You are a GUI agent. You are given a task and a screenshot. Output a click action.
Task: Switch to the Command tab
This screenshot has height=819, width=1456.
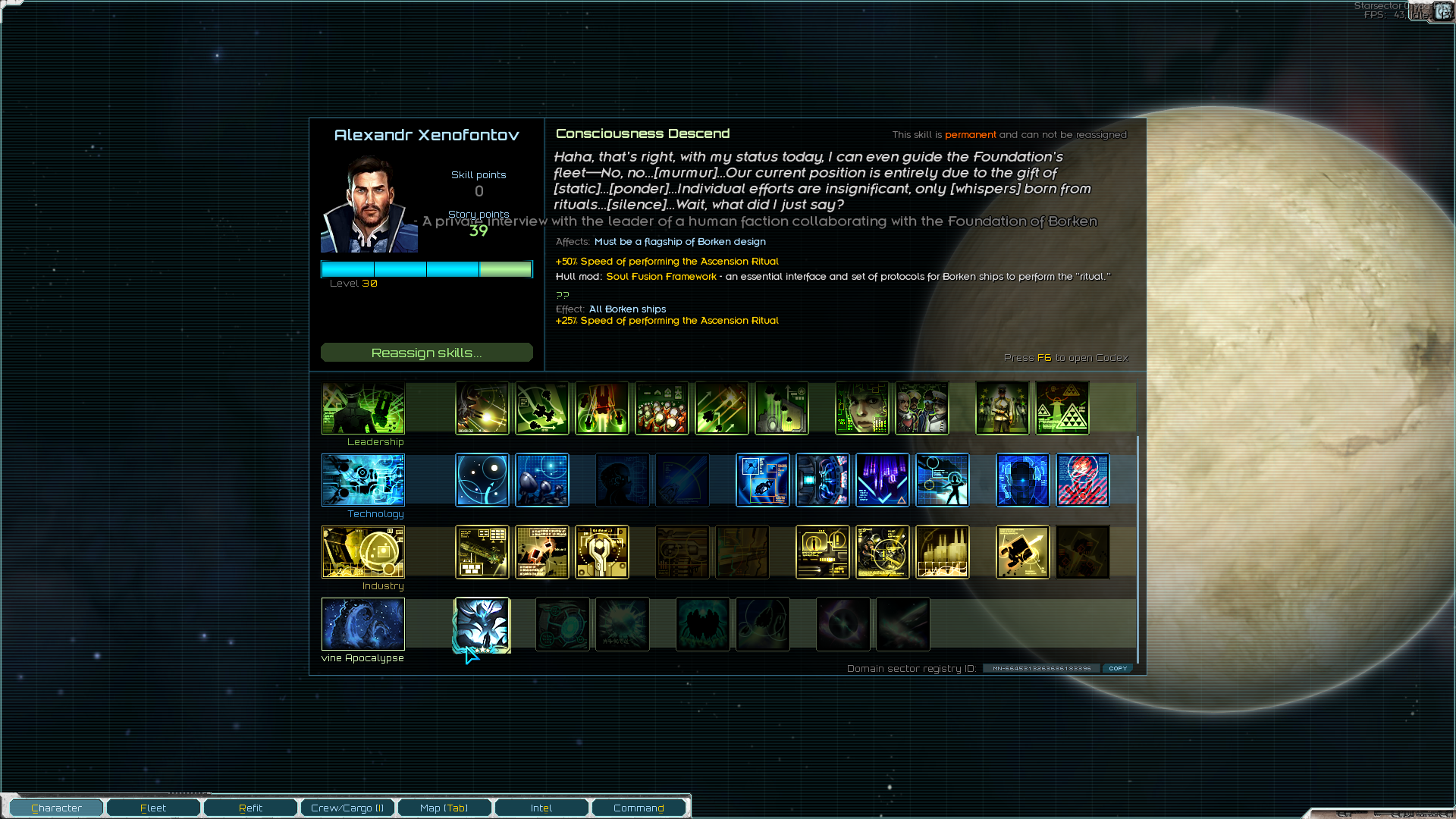(639, 808)
